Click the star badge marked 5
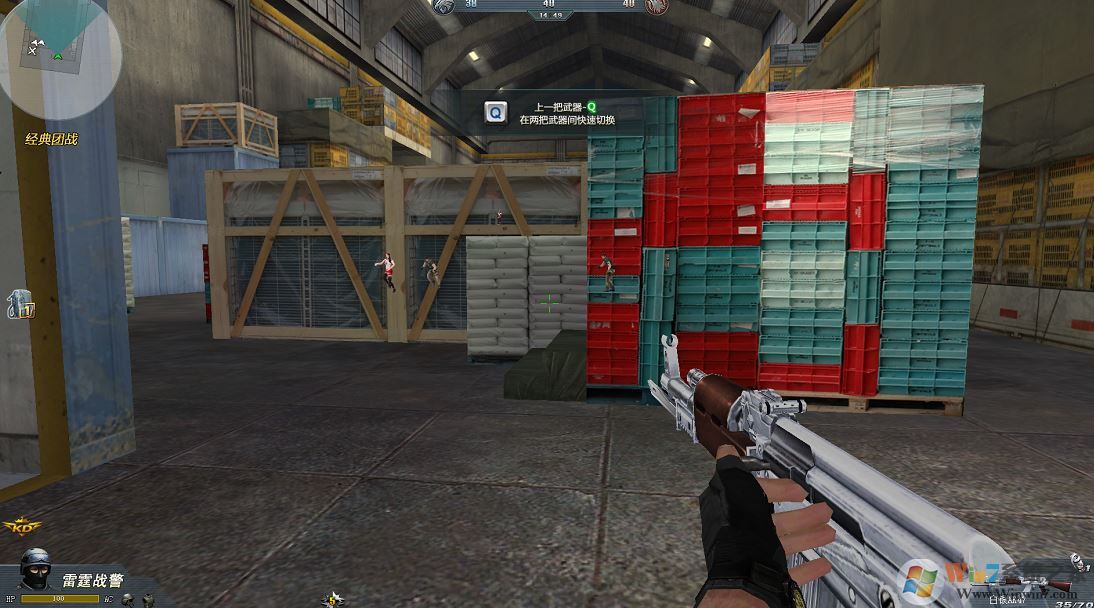 334,598
